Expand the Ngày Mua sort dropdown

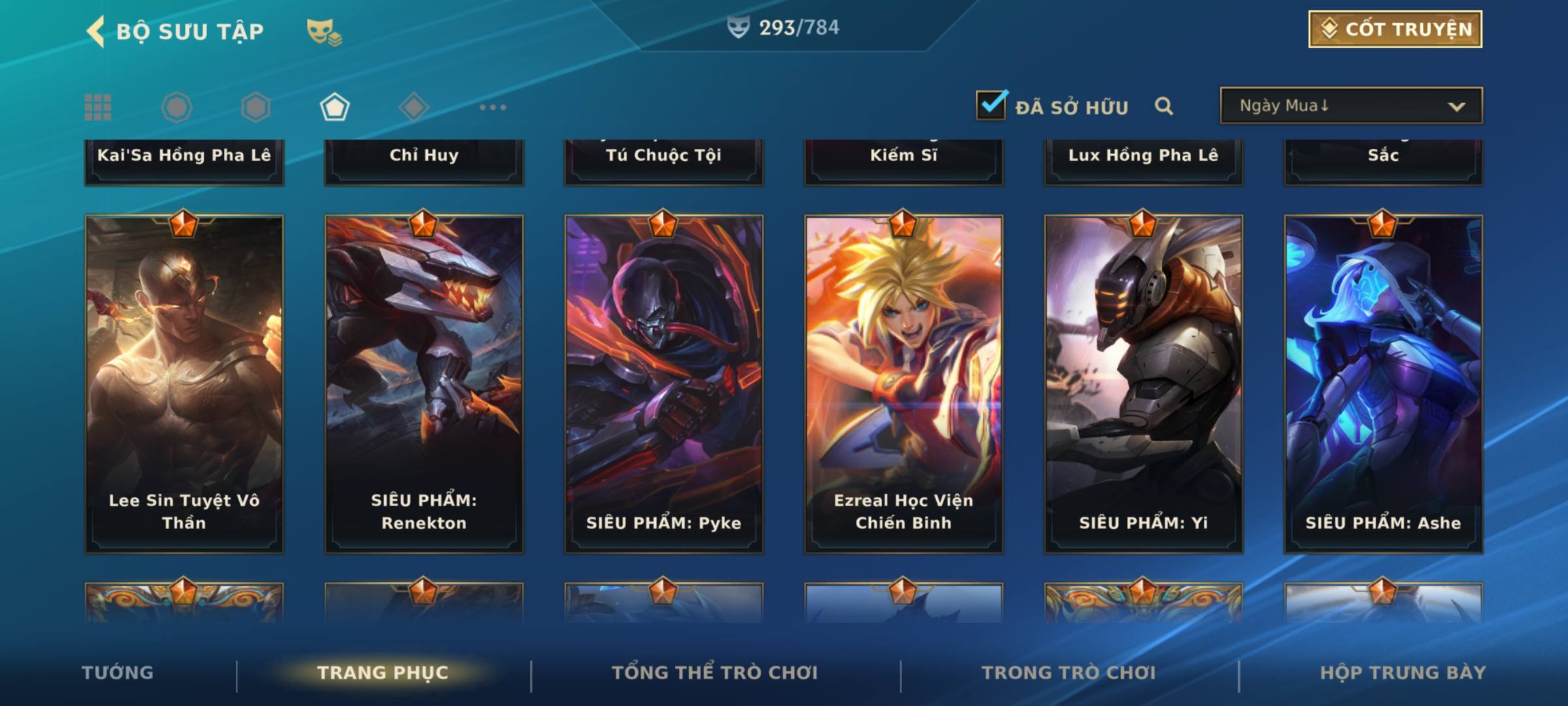pyautogui.click(x=1351, y=106)
